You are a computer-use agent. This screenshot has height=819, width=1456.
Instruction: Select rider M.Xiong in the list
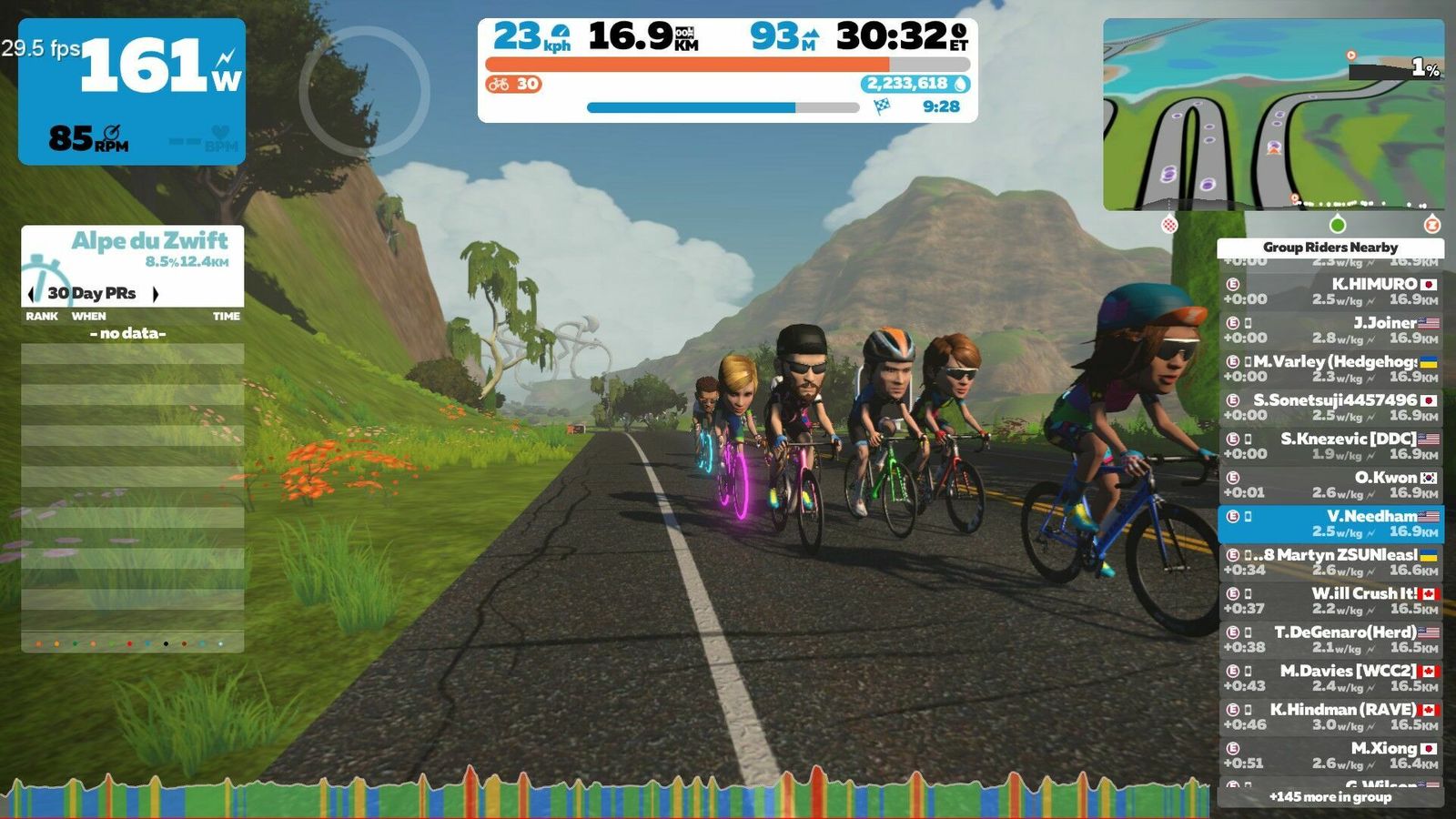(x=1330, y=755)
